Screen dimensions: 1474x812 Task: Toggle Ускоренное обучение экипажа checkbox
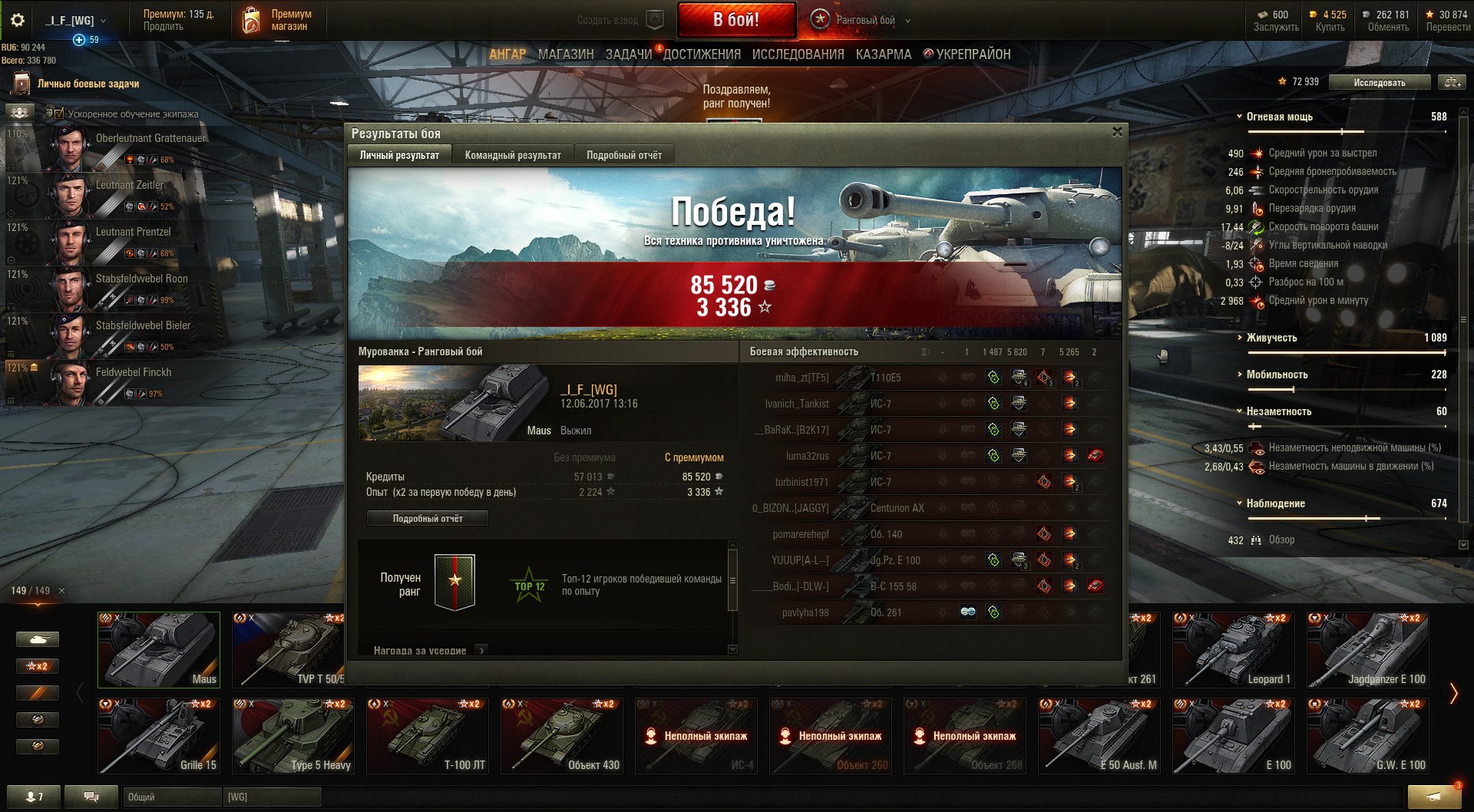coord(59,114)
